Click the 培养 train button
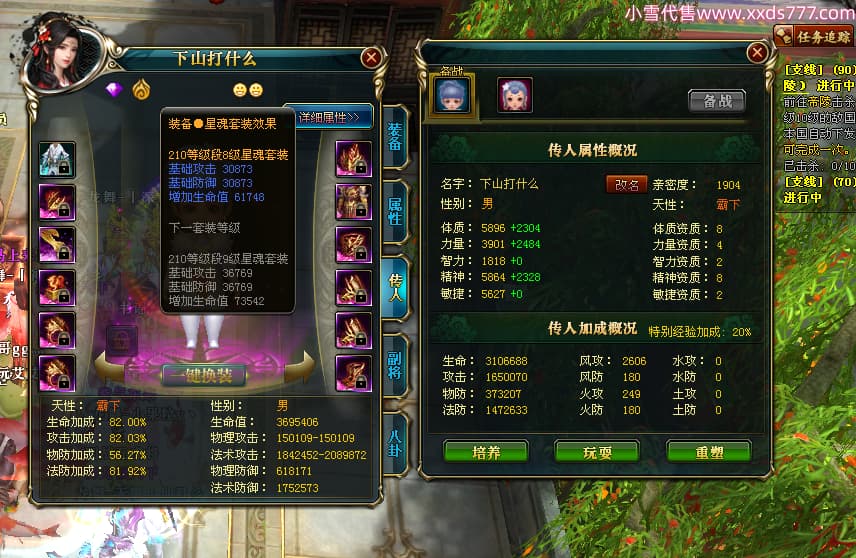This screenshot has width=856, height=558. 486,452
